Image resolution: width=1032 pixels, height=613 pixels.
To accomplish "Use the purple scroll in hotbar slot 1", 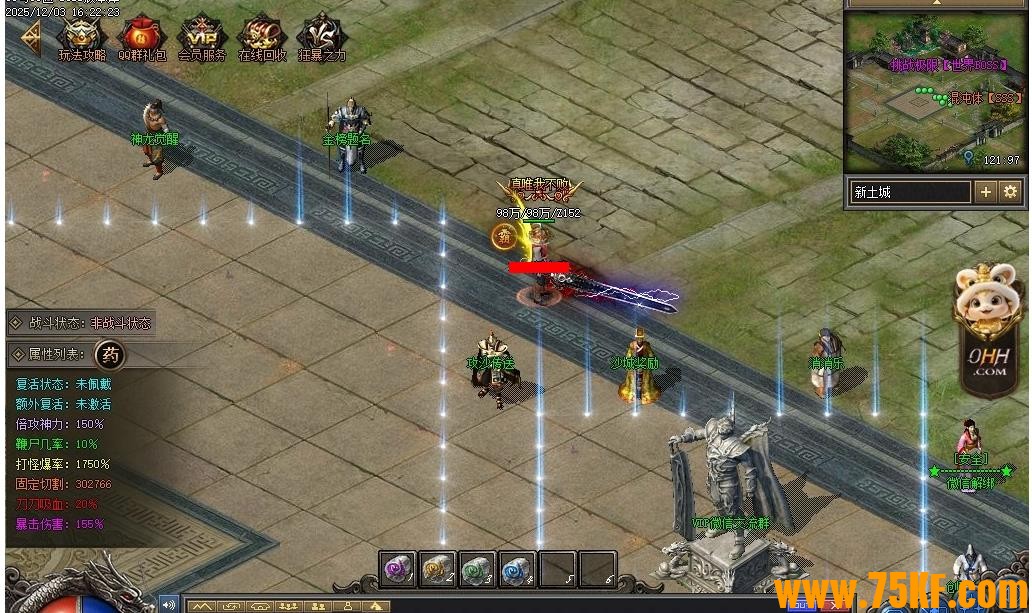I will tap(398, 569).
